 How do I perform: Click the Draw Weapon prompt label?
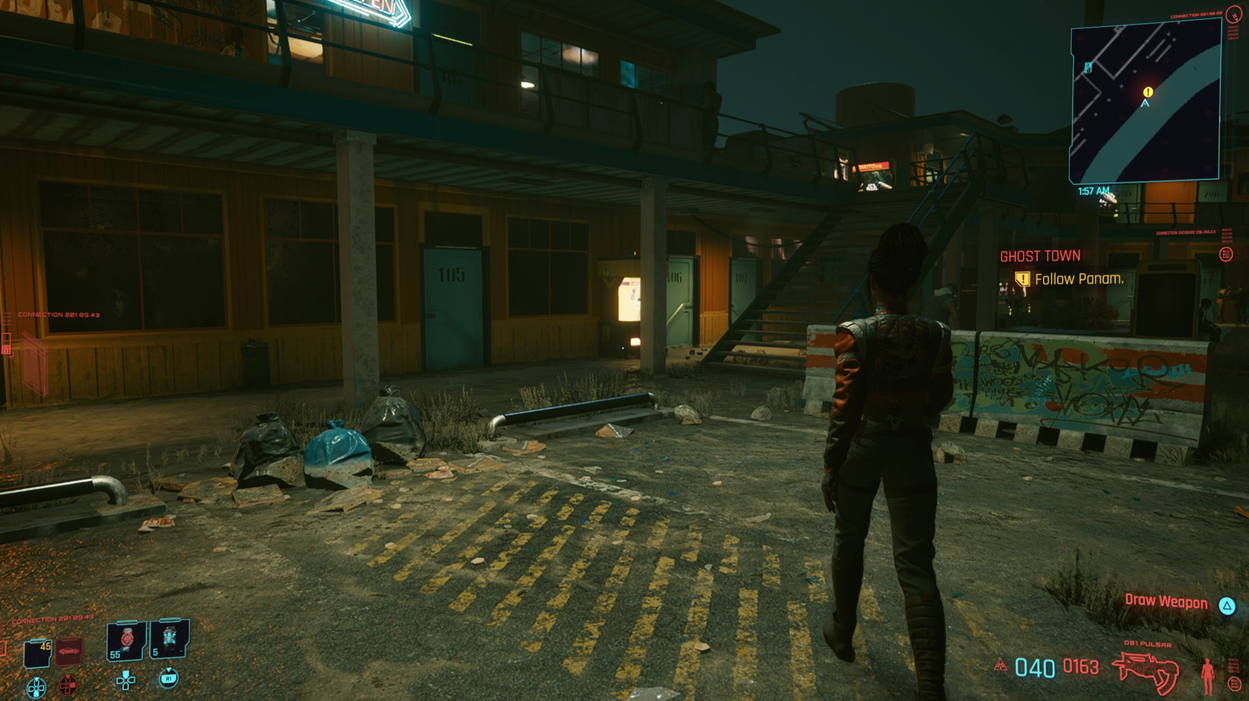[1165, 602]
